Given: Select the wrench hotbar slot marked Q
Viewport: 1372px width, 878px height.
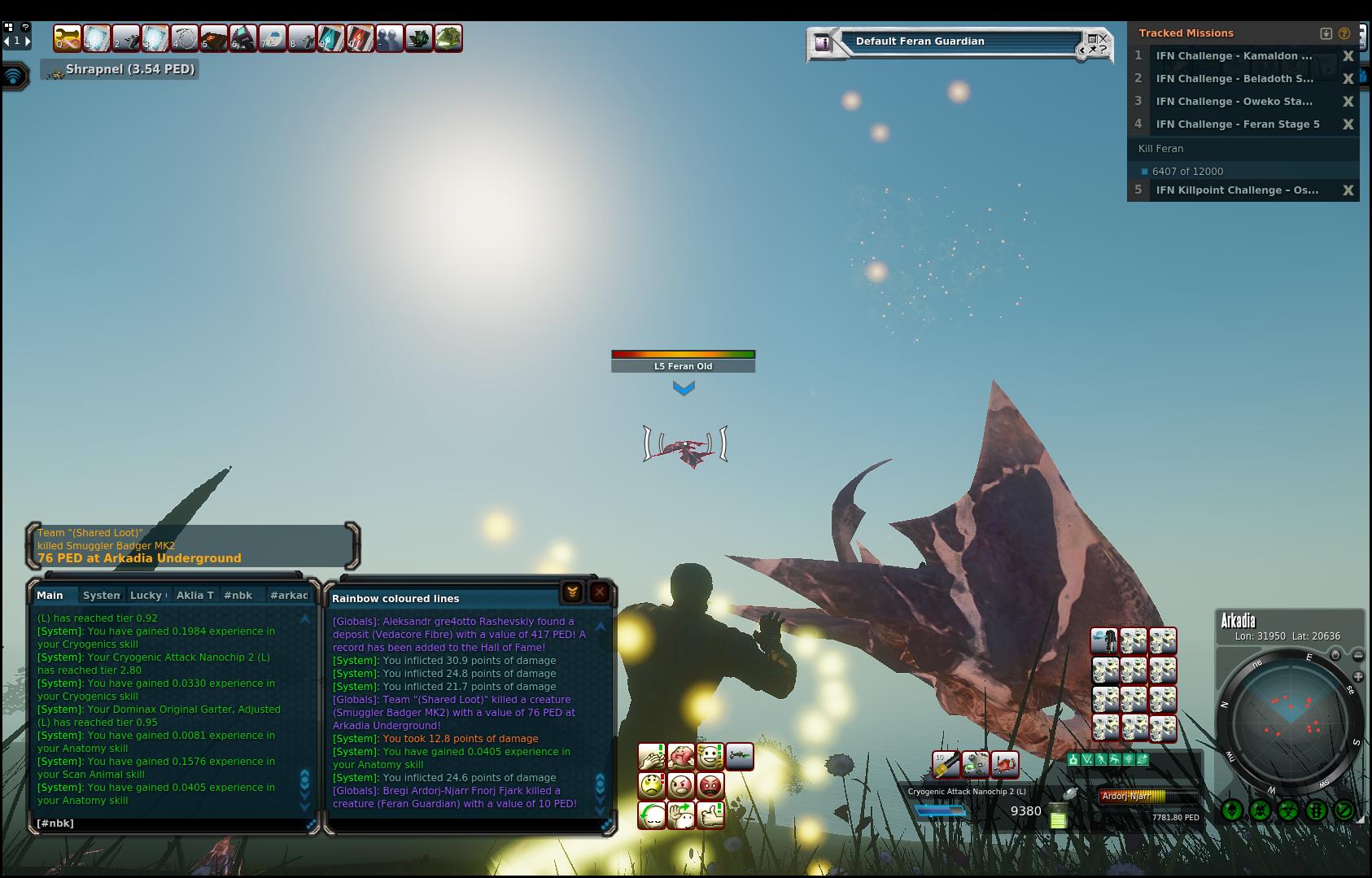Looking at the screenshot, I should pos(68,38).
